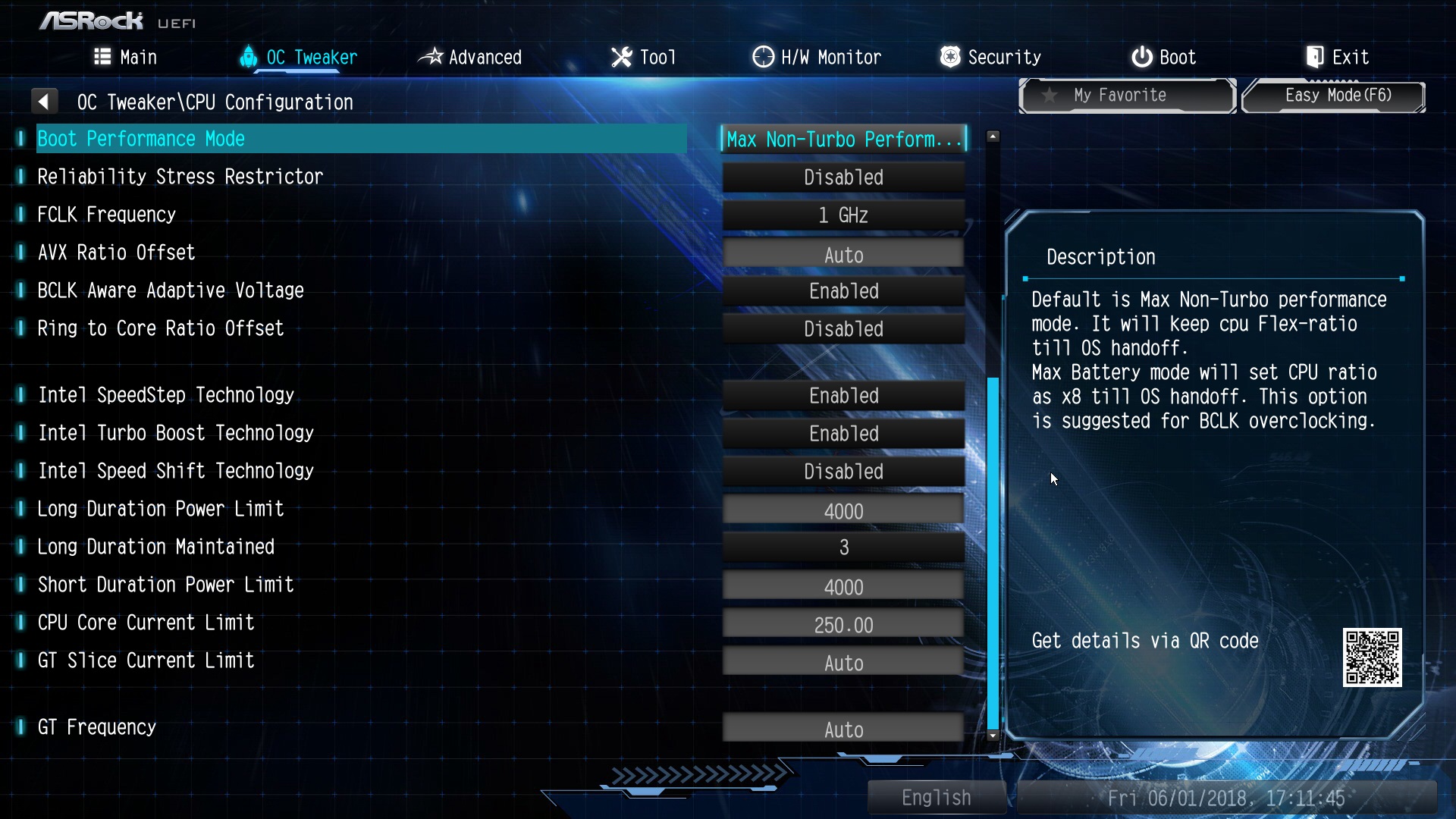Edit the CPU Core Current Limit value
This screenshot has height=819, width=1456.
click(843, 625)
